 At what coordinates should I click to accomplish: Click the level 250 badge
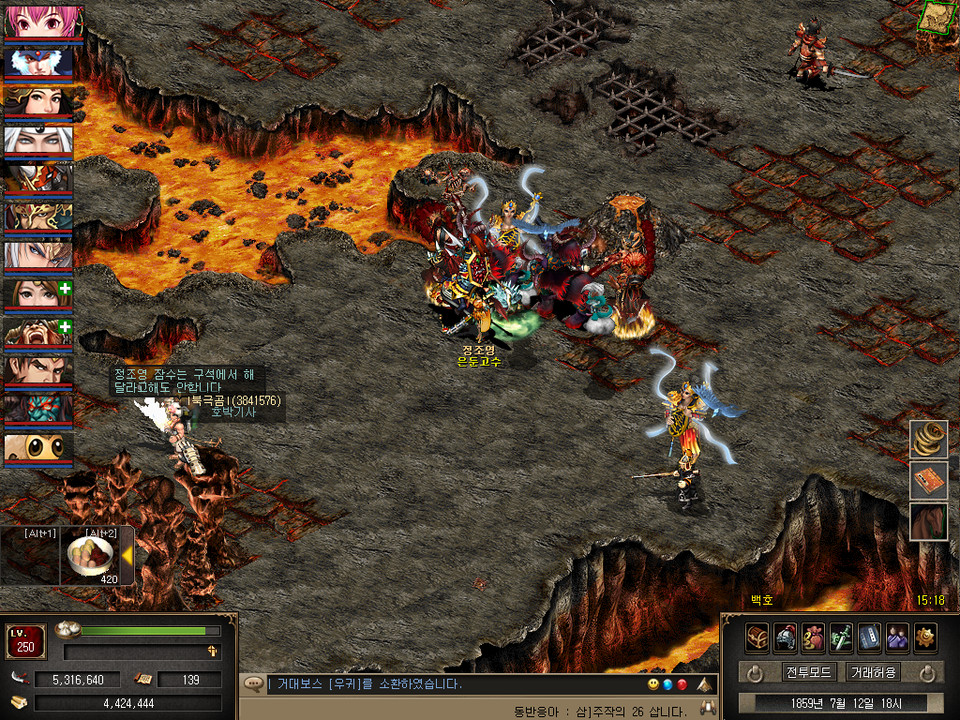[26, 641]
